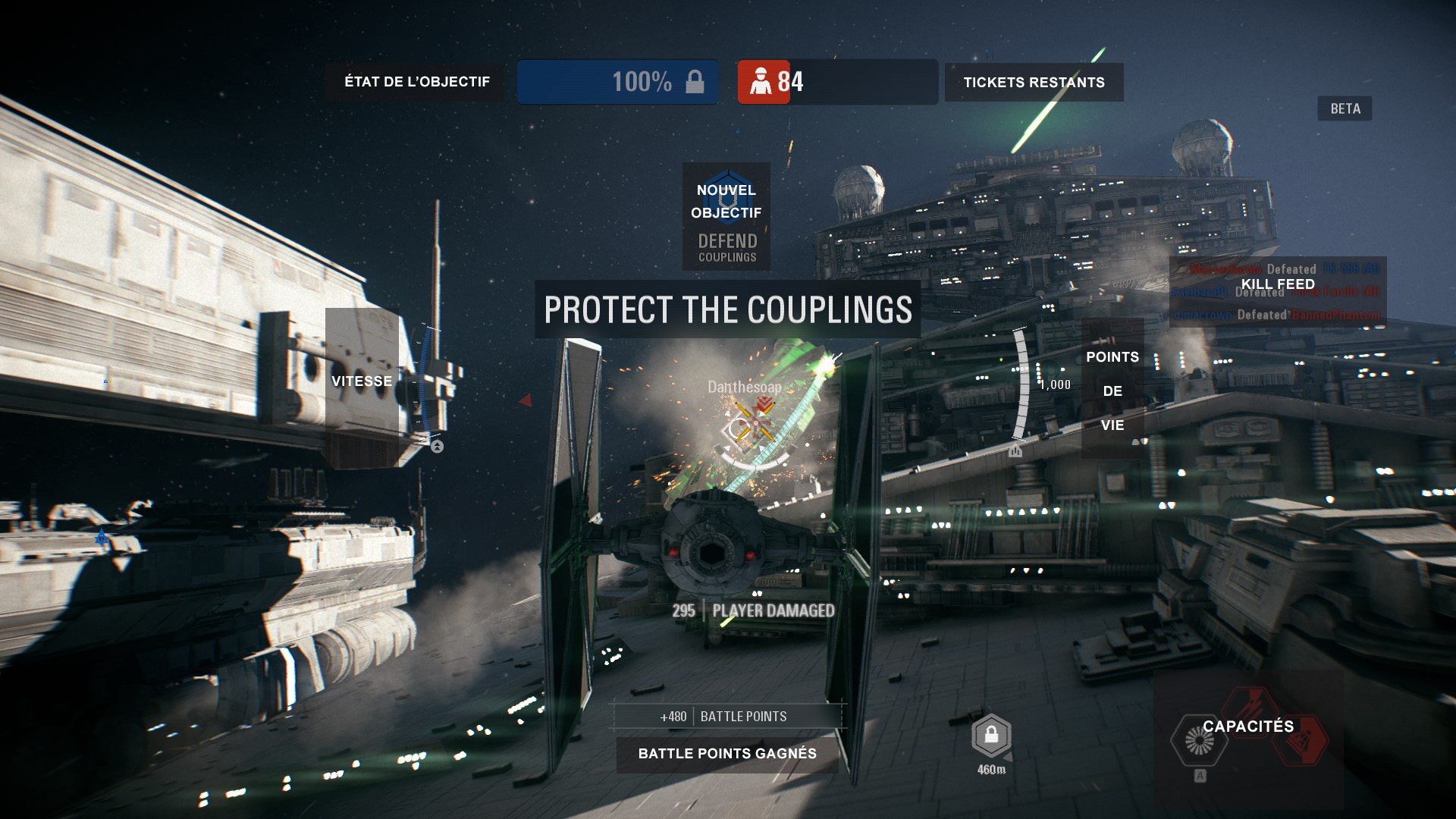Click the TICKETS RESTANTS tab

pos(1034,82)
